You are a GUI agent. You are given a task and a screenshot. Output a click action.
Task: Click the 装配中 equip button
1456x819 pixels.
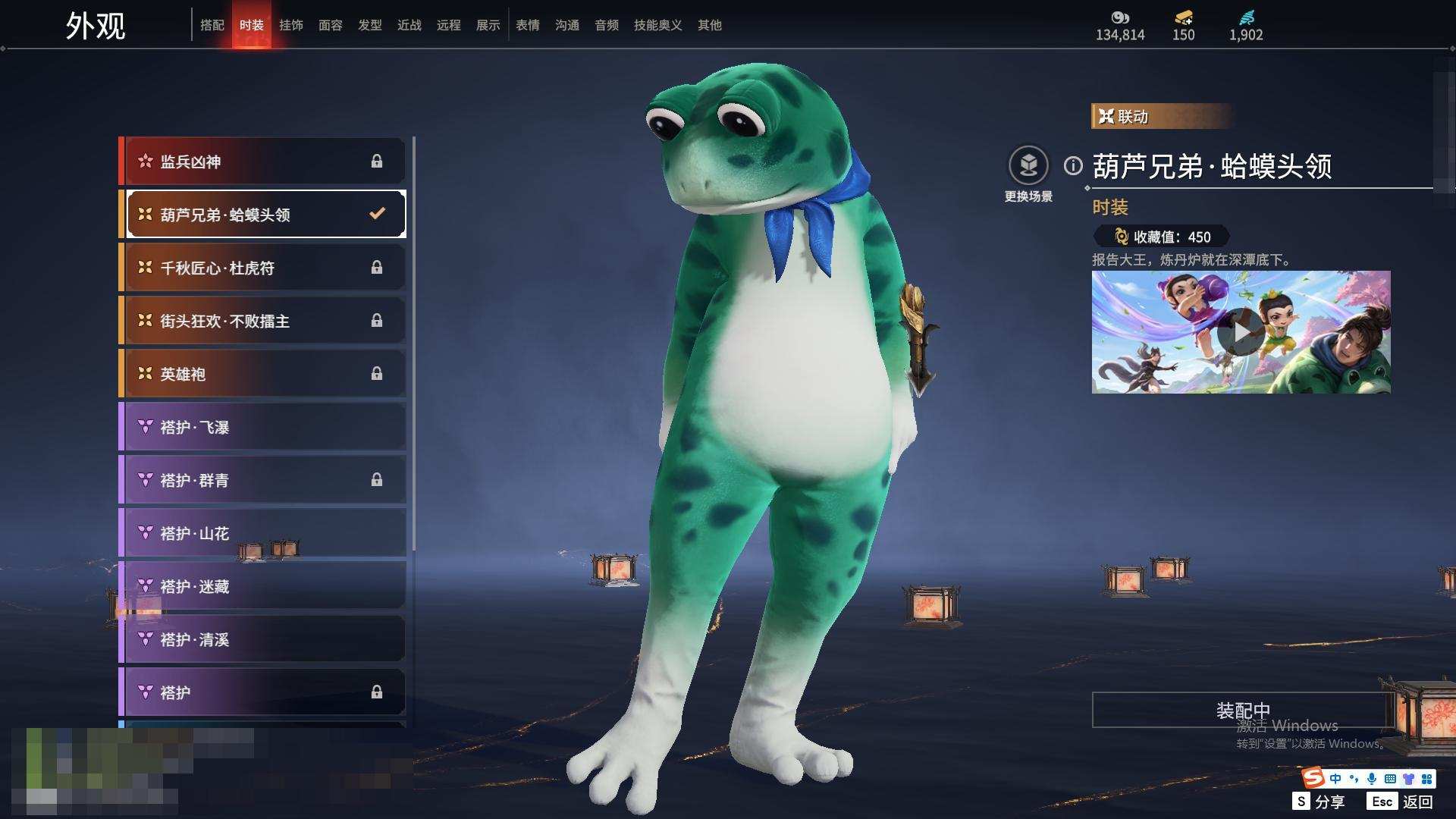1242,710
